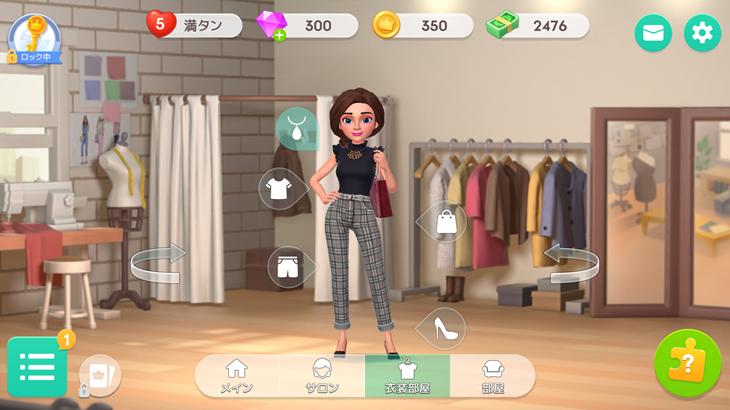Switch to the 部屋 tab
The width and height of the screenshot is (730, 410).
point(492,376)
